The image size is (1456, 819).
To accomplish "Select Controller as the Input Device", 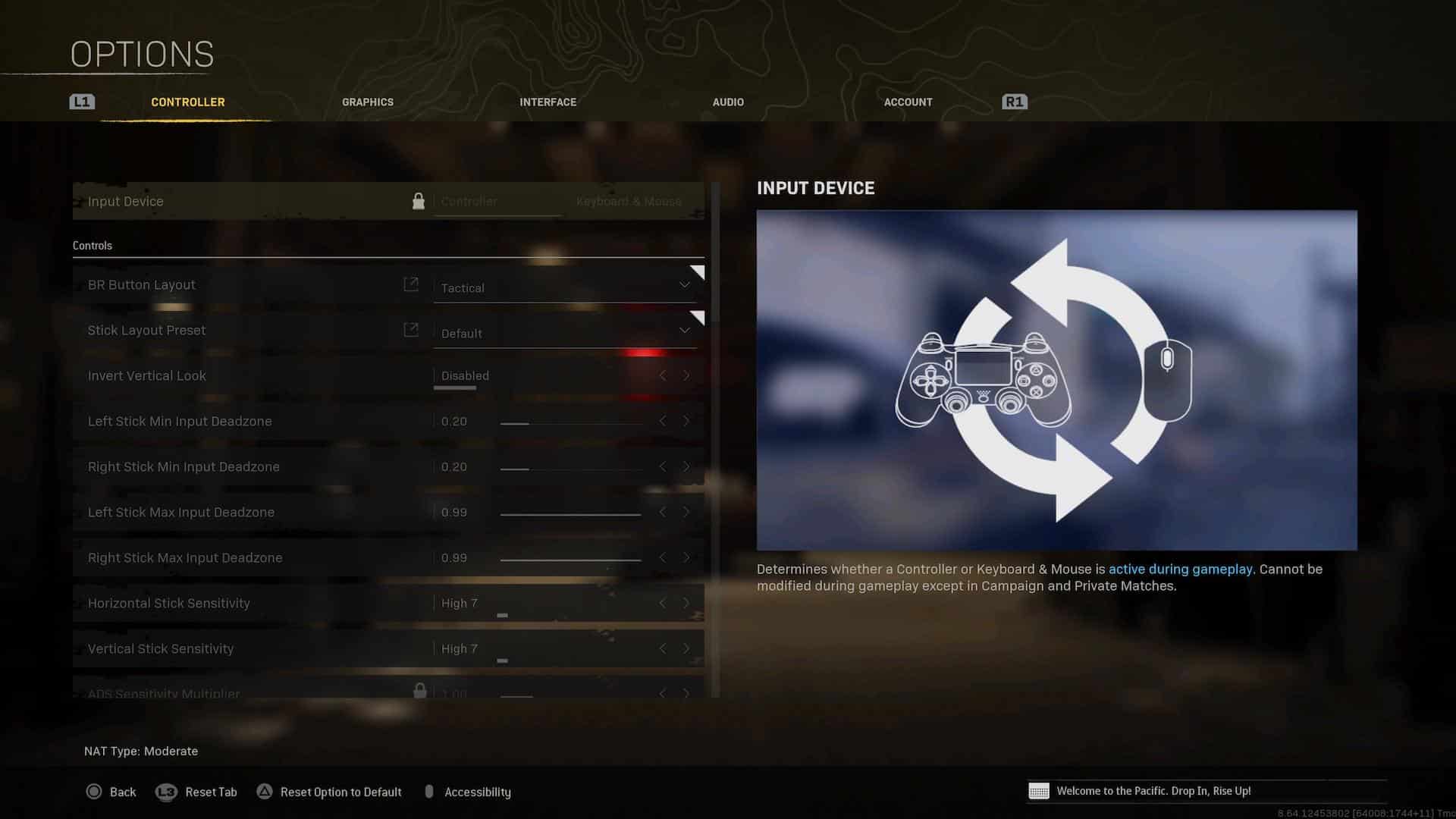I will (469, 201).
